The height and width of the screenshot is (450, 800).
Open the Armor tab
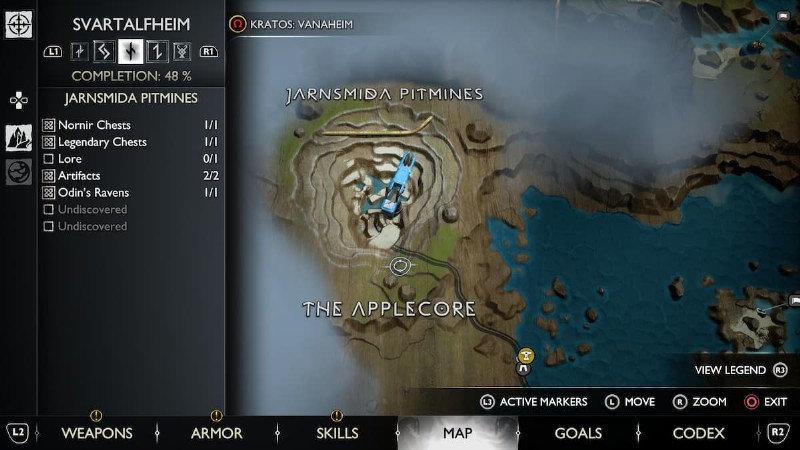(x=217, y=433)
